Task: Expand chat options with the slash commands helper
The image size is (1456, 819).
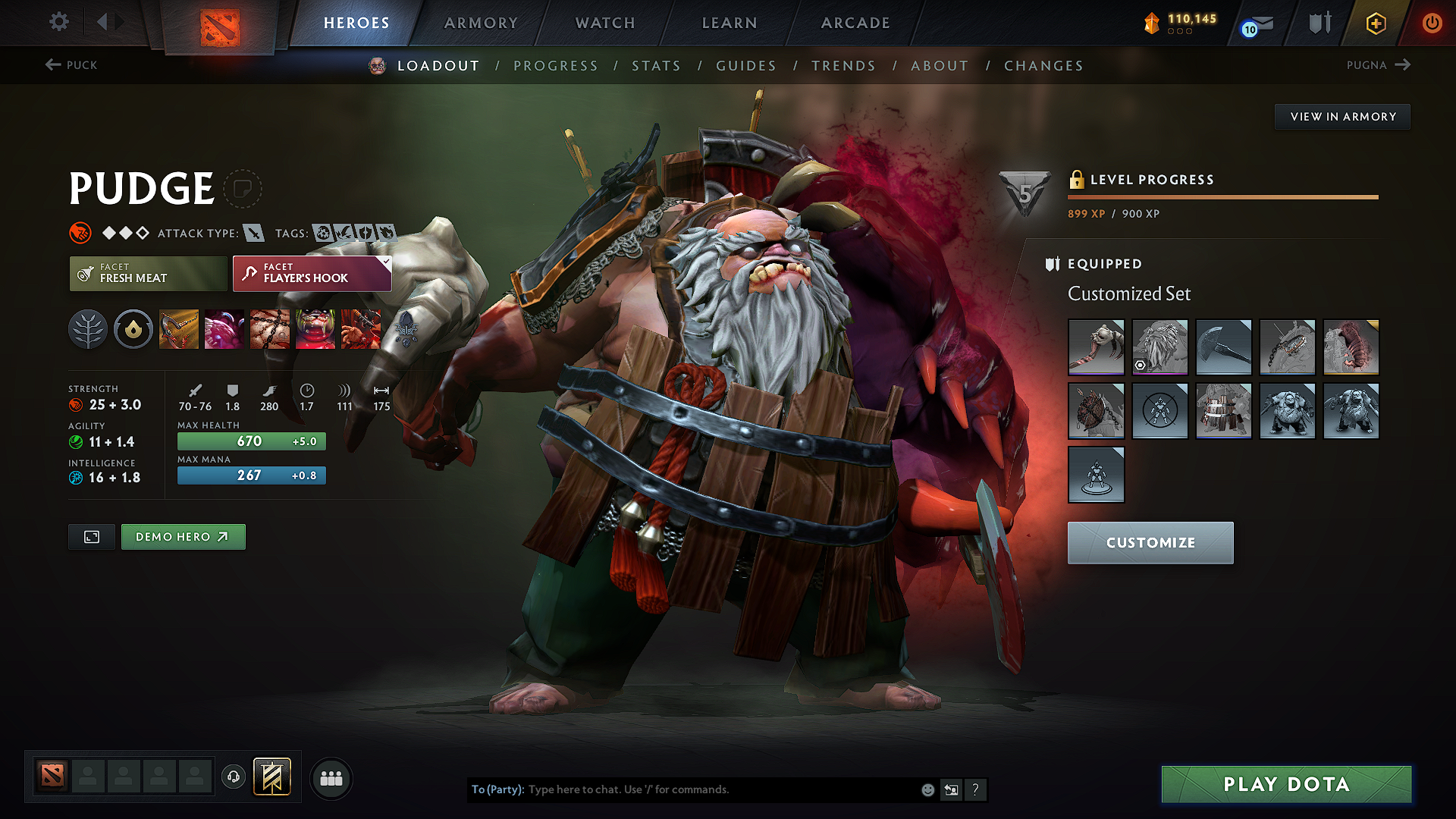Action: (976, 789)
